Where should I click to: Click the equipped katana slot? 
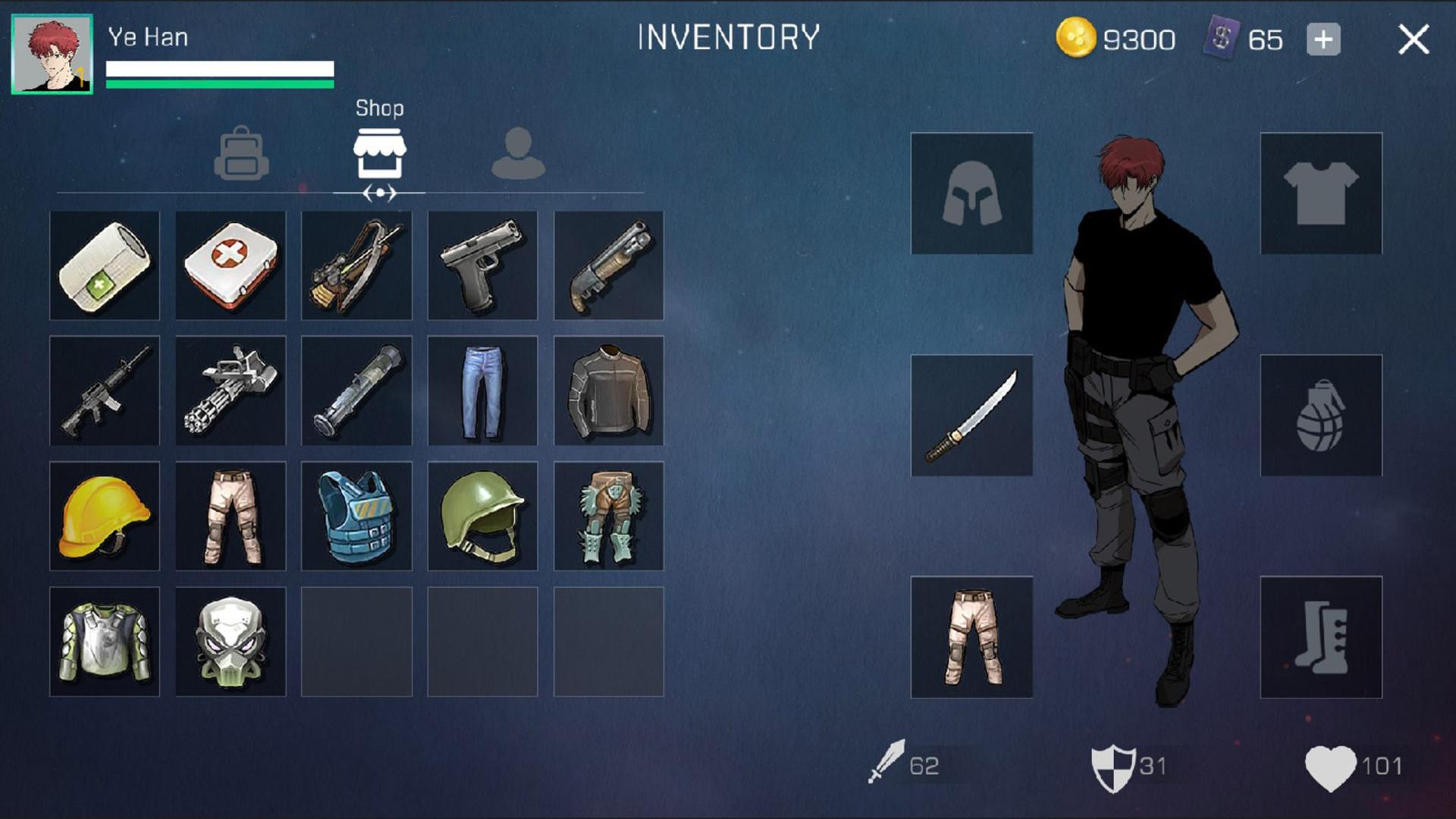click(972, 416)
